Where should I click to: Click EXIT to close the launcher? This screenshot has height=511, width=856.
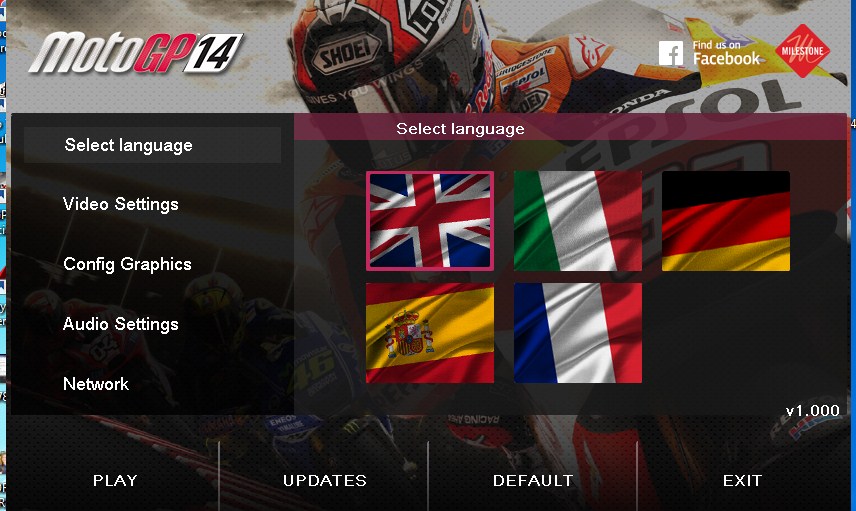point(742,480)
